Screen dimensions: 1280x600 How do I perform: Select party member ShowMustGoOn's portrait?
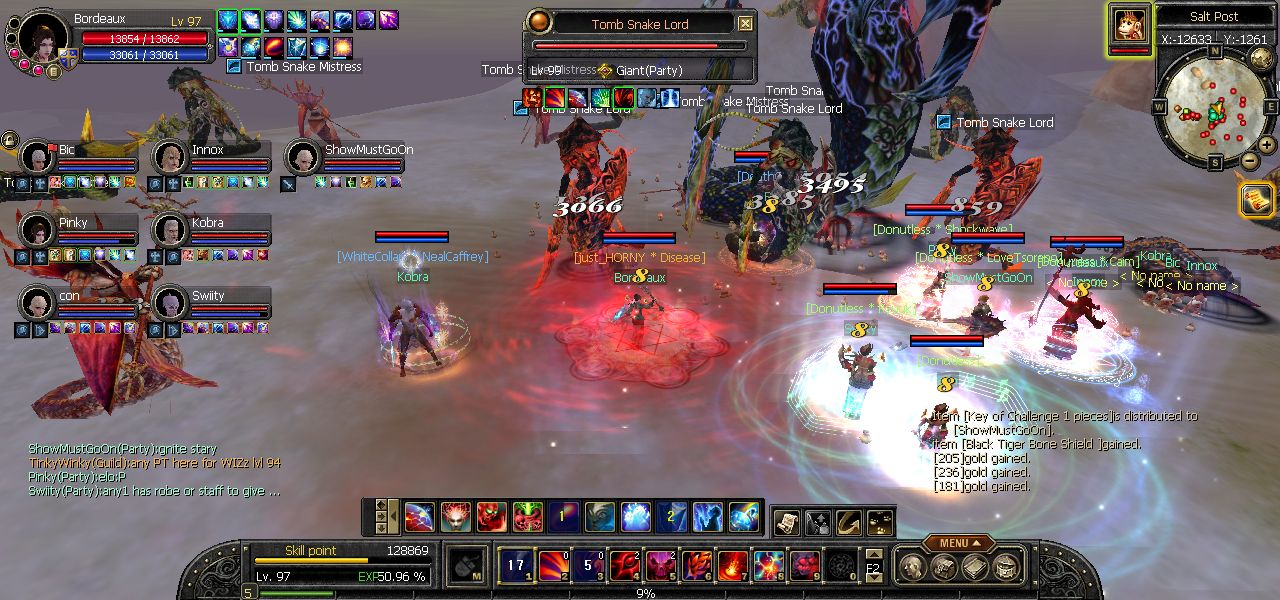pos(302,157)
